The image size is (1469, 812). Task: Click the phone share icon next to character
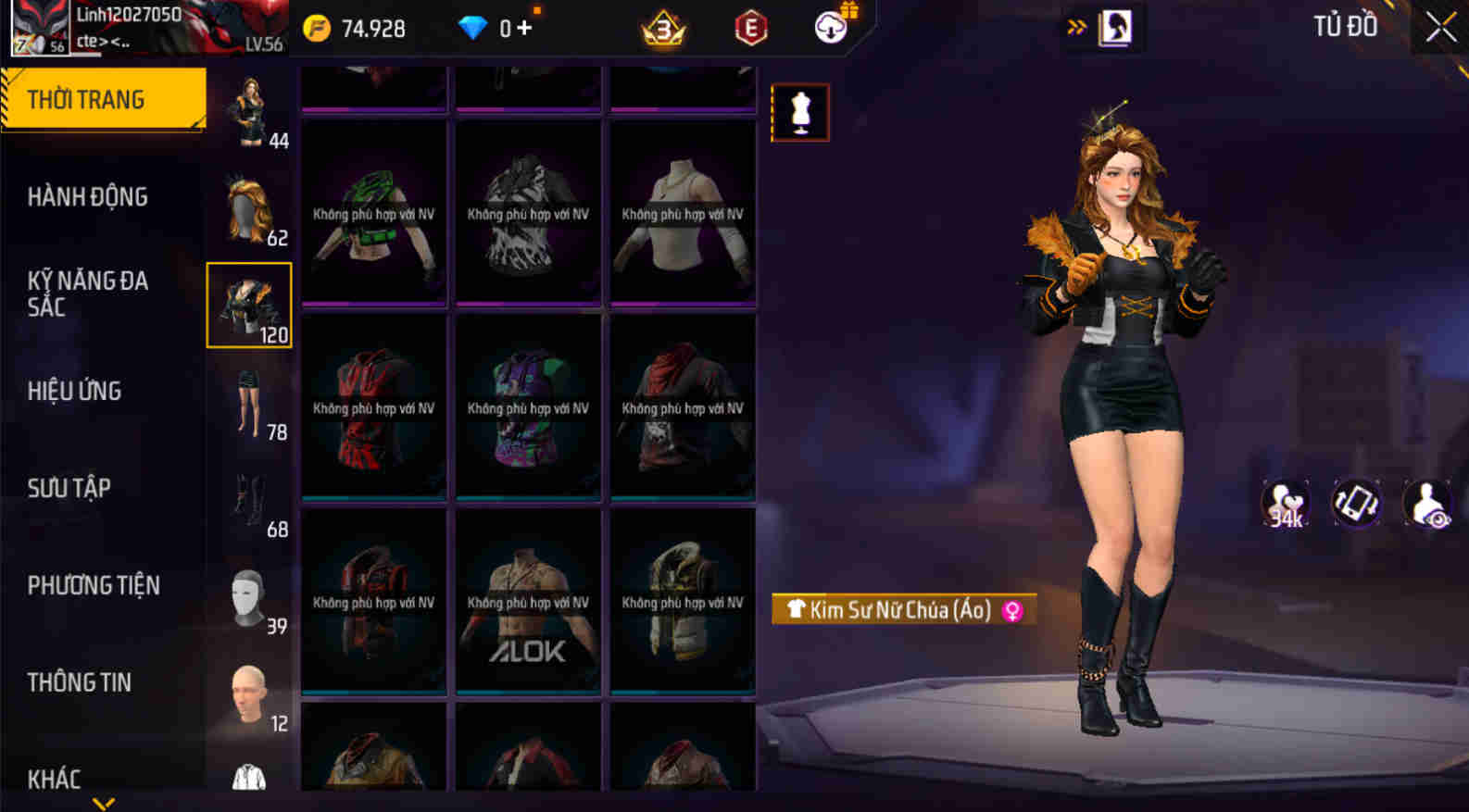[x=1355, y=500]
